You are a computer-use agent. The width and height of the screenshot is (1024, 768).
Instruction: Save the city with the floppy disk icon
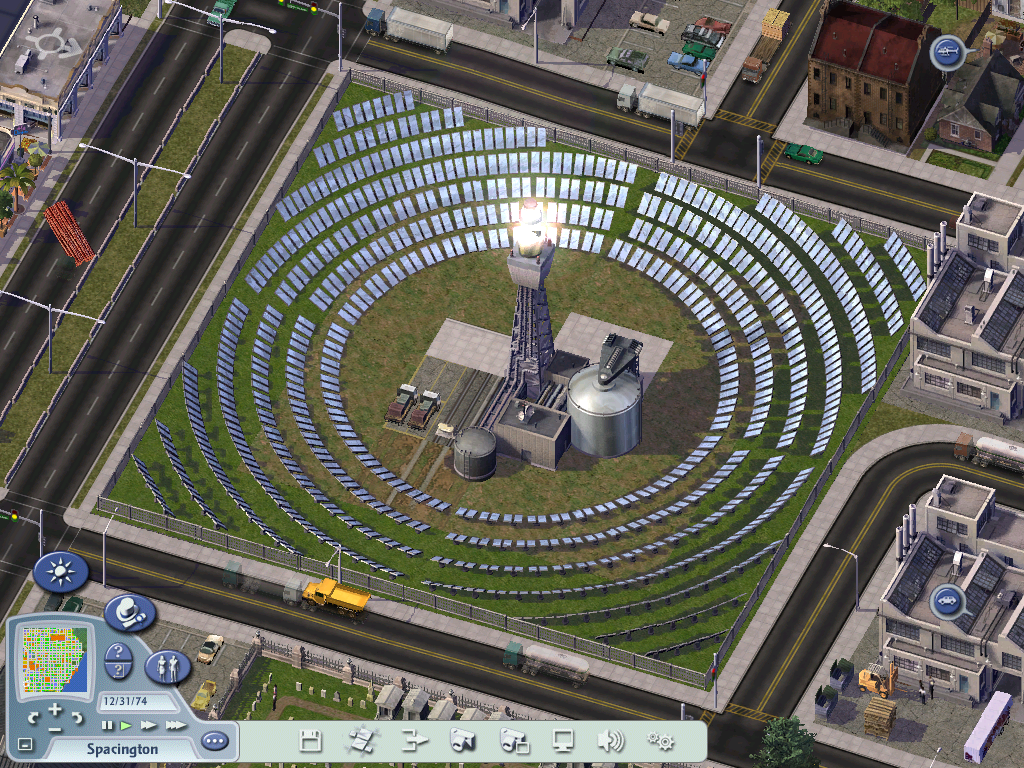coord(311,741)
